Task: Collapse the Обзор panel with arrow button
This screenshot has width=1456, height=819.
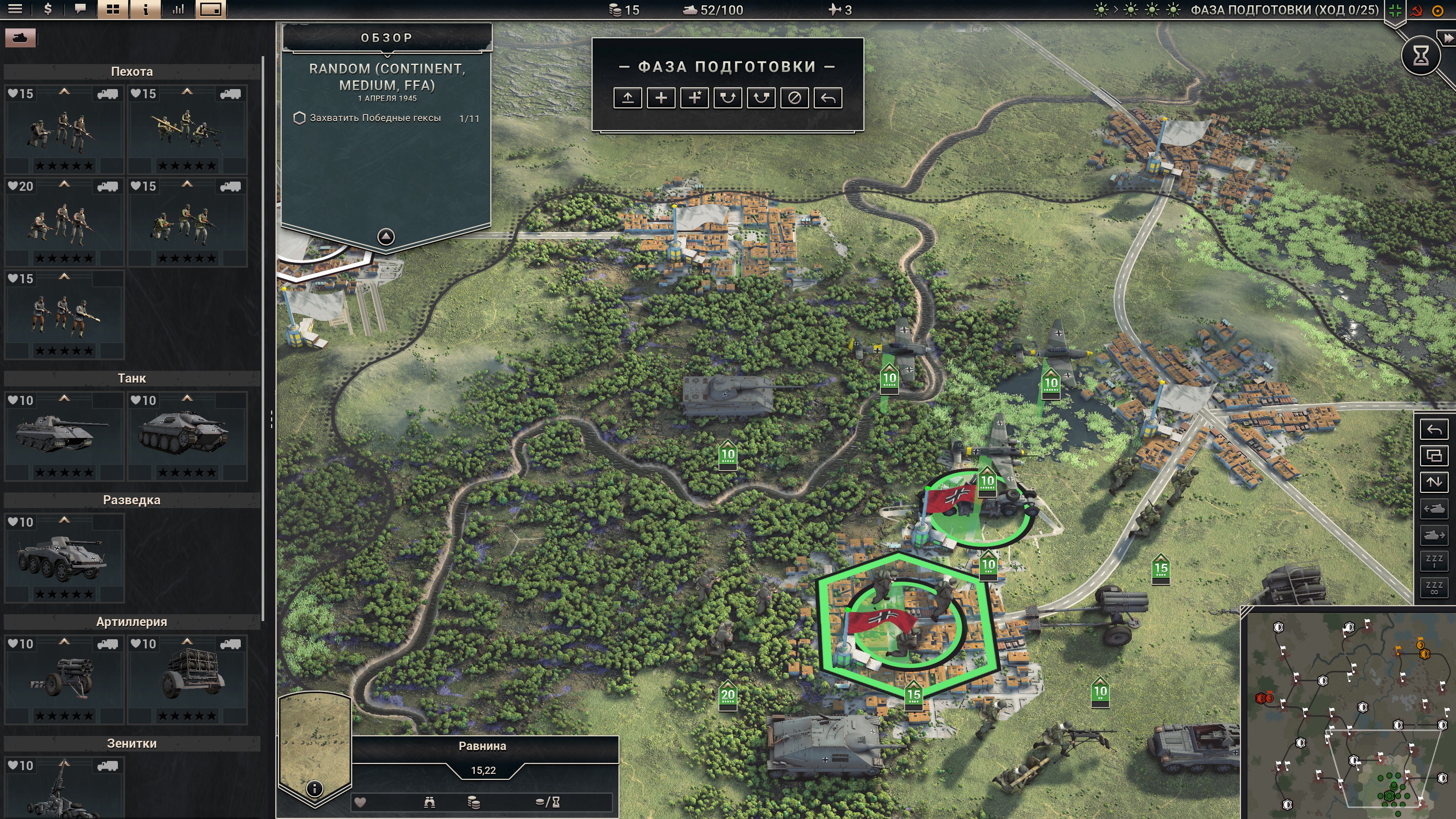Action: [386, 236]
